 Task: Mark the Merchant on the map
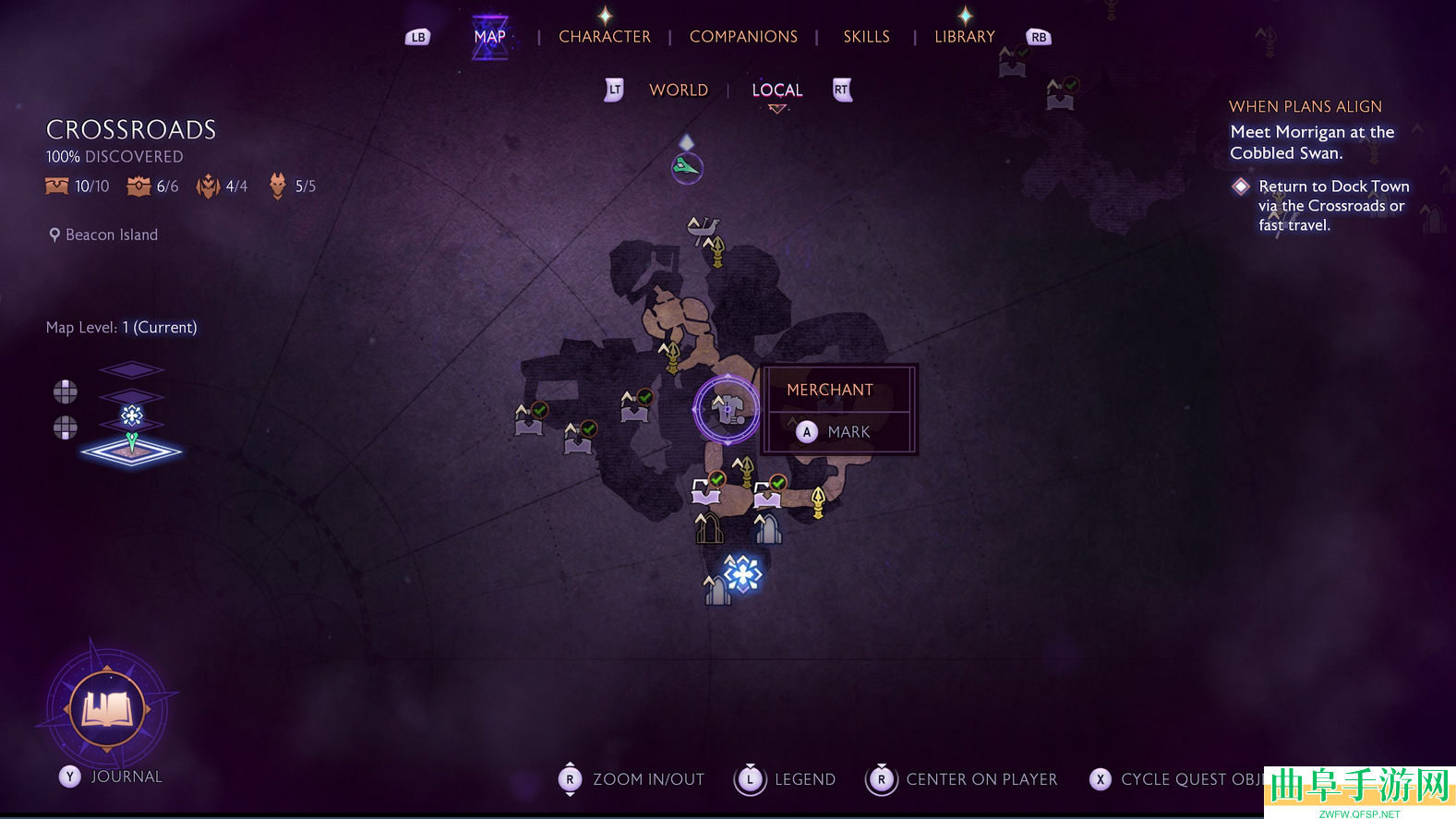836,432
